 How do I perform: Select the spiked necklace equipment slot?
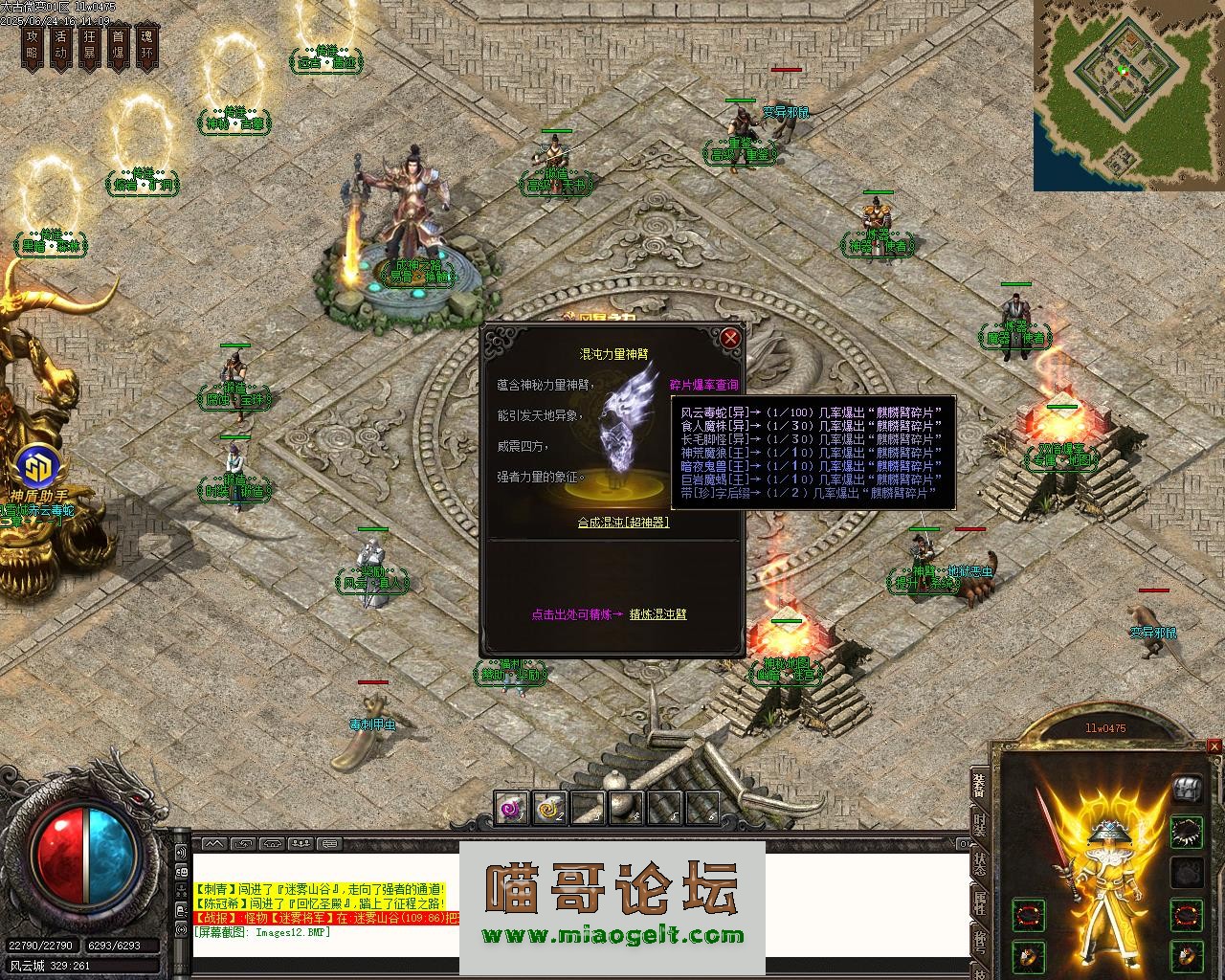[x=1188, y=831]
